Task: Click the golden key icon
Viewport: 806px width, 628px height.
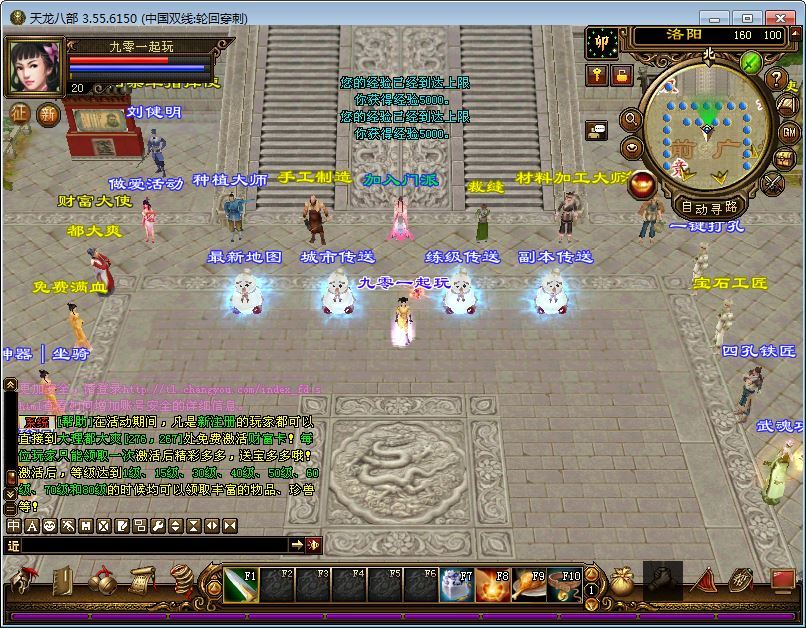Action: click(x=598, y=75)
